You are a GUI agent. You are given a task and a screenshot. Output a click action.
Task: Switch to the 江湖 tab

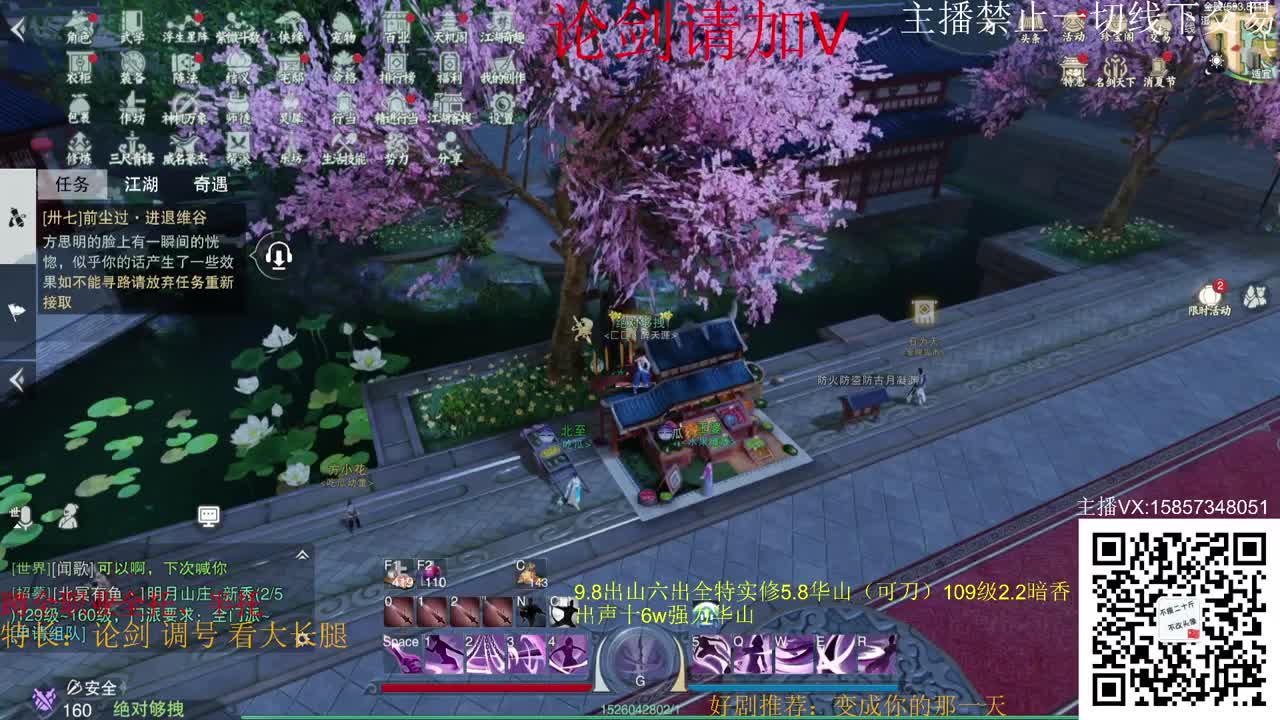[x=141, y=184]
